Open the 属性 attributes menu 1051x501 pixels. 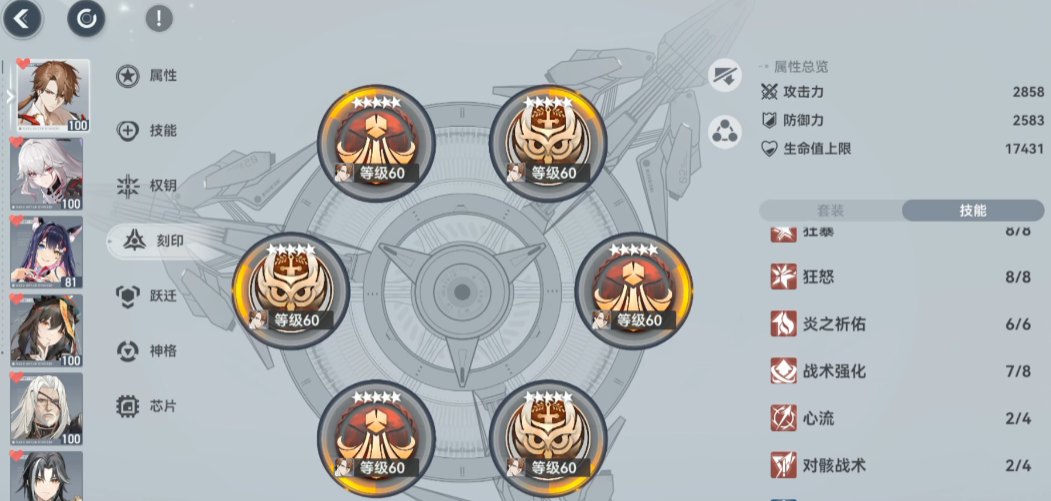point(148,76)
